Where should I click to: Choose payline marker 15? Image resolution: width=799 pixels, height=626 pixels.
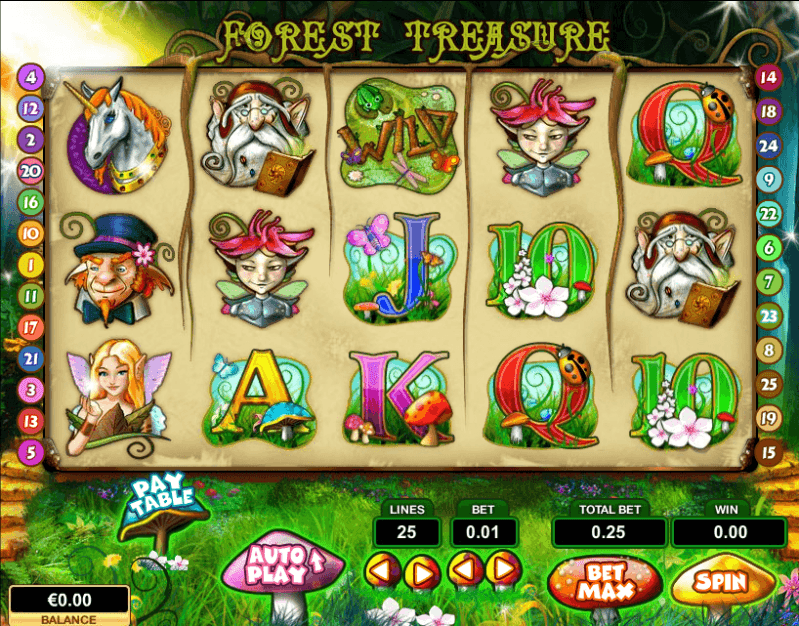pyautogui.click(x=768, y=452)
